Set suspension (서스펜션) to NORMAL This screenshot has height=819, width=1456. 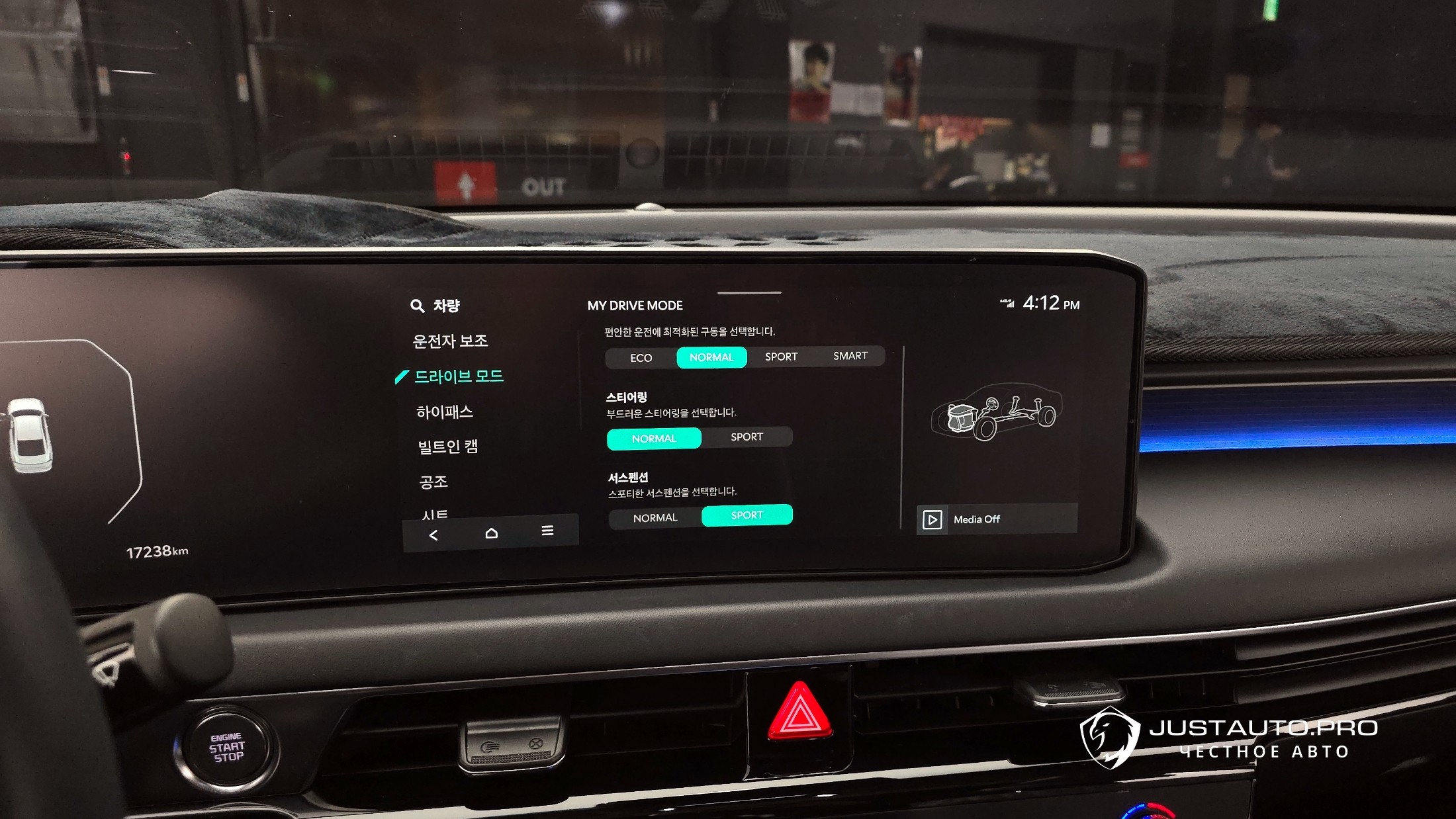click(655, 518)
